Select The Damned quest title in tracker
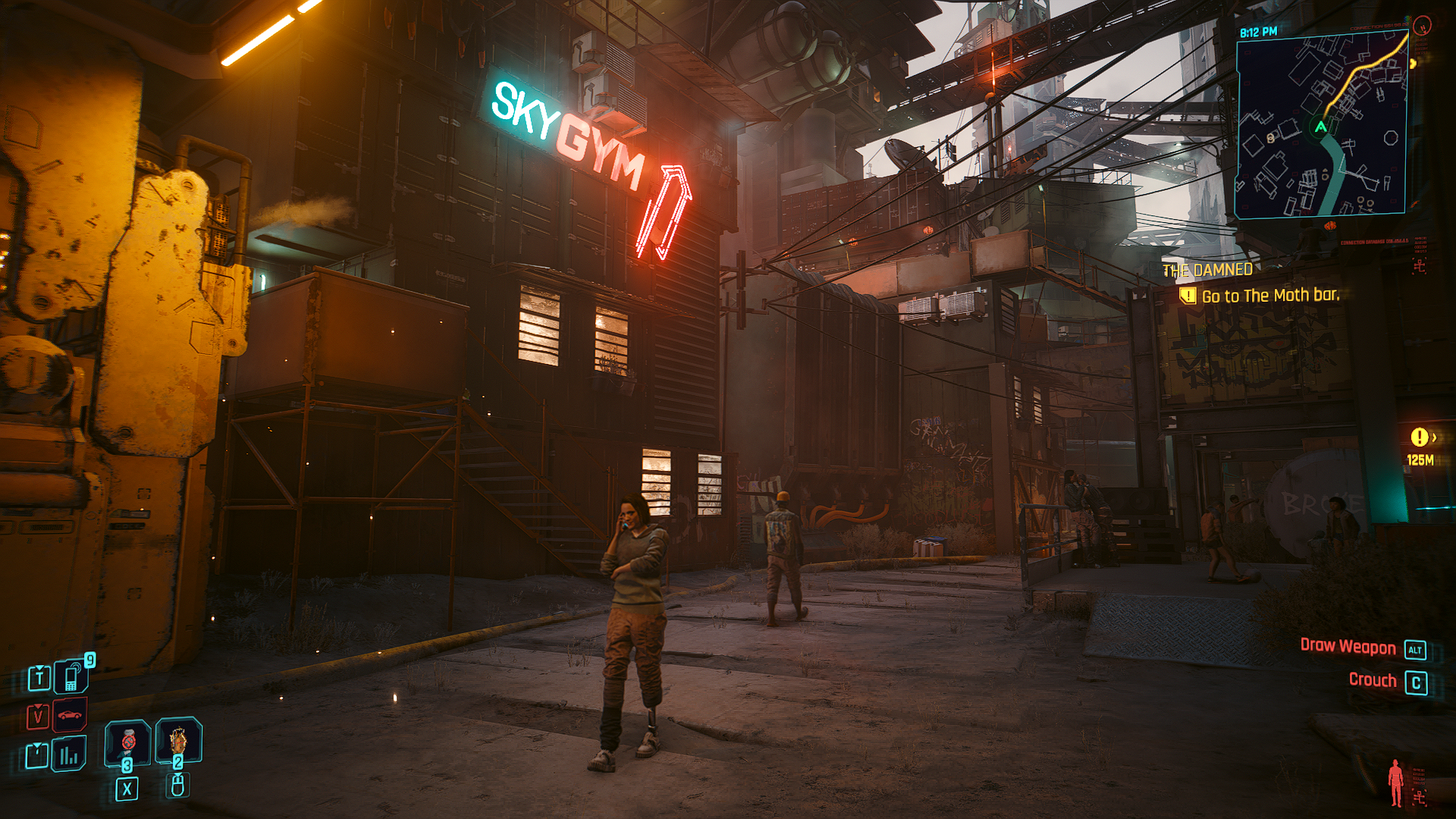The width and height of the screenshot is (1456, 819). [1207, 270]
